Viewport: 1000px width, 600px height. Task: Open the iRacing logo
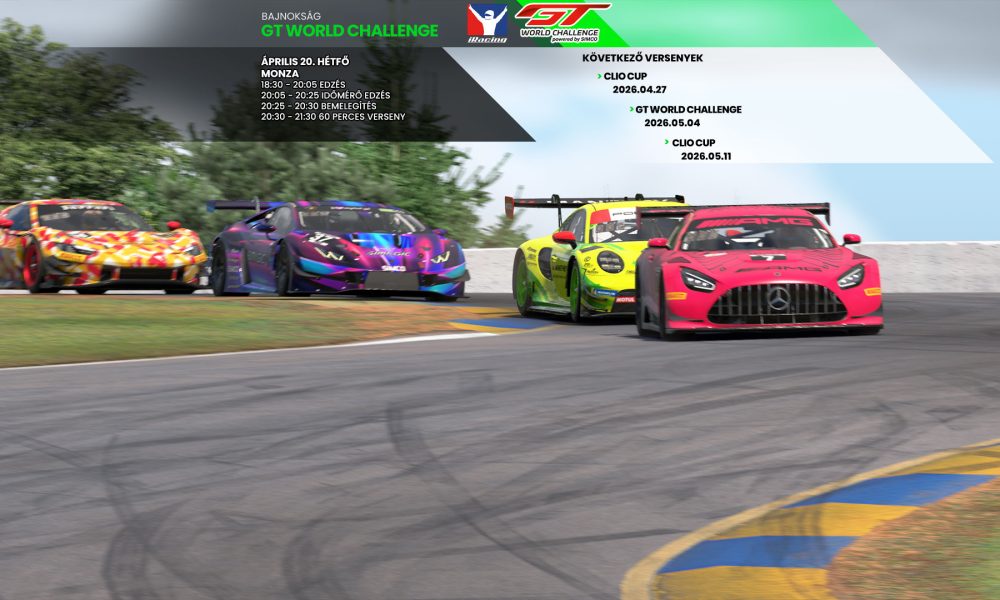[x=487, y=23]
